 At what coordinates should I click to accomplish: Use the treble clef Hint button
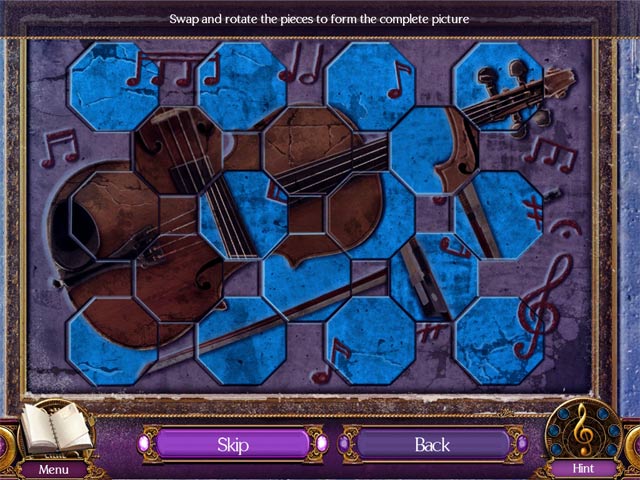tap(584, 432)
